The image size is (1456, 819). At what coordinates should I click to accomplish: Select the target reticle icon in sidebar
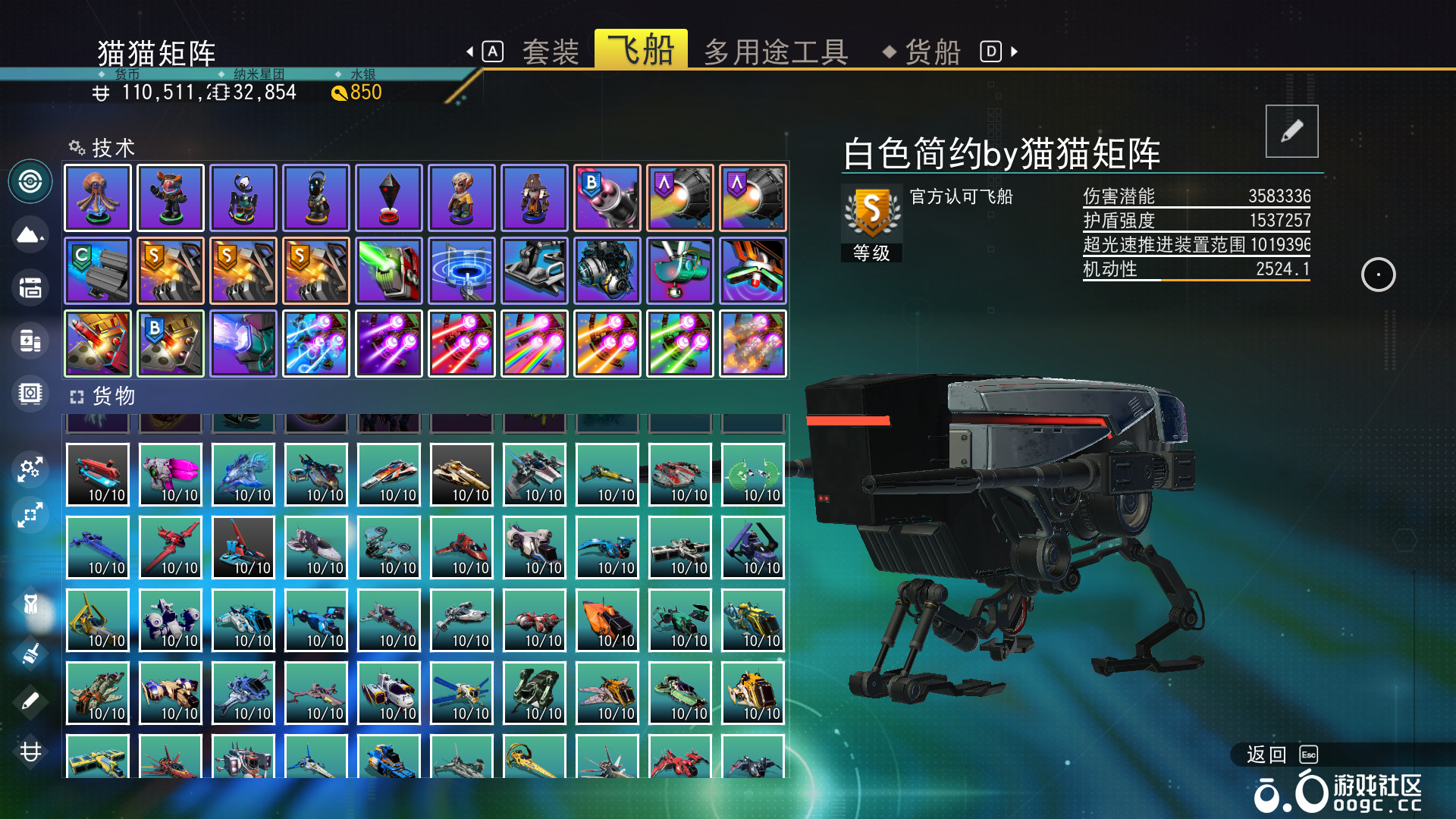30,180
